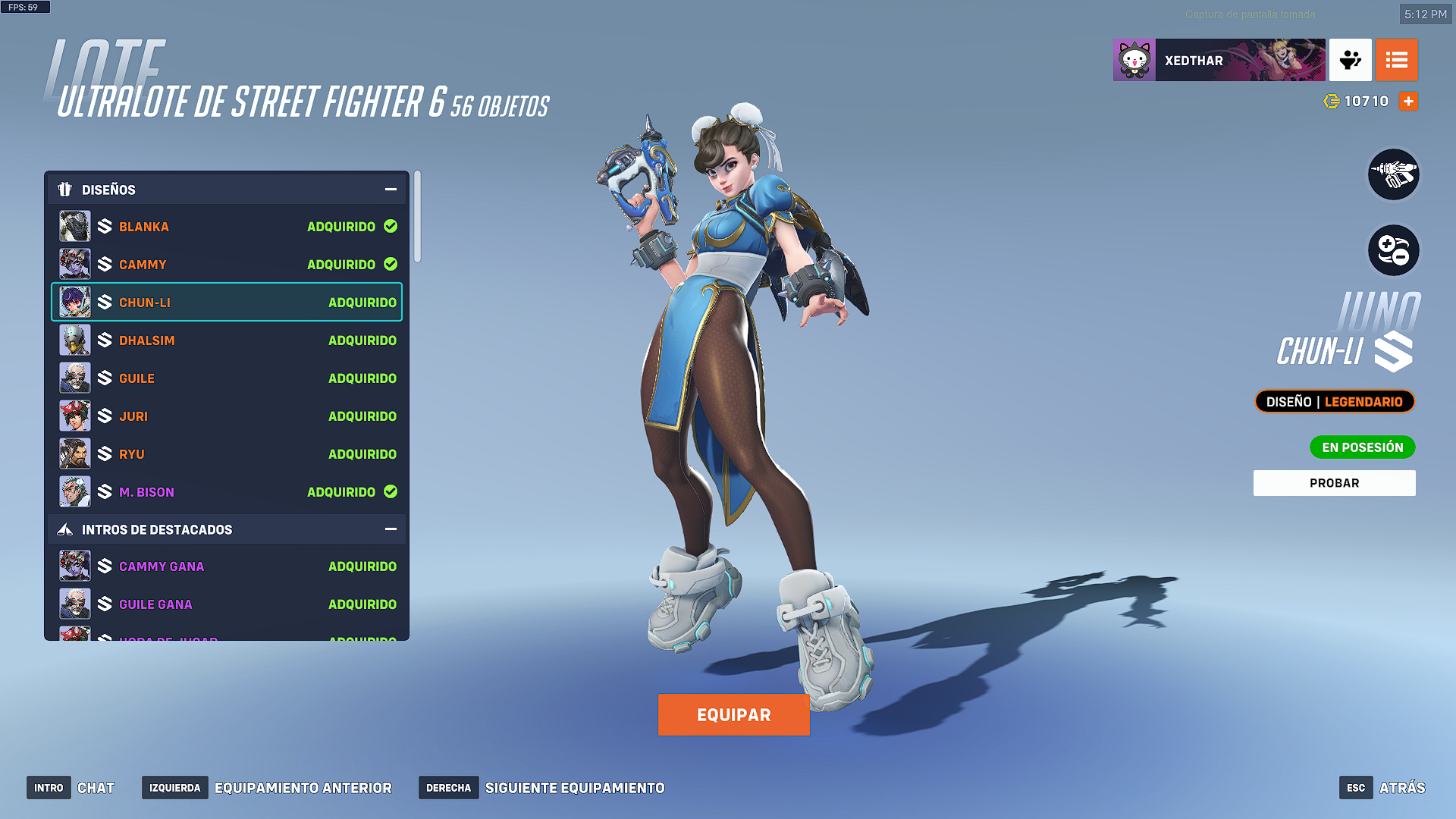
Task: Collapse the INTROS DE DESTACADOS section
Action: pos(391,529)
